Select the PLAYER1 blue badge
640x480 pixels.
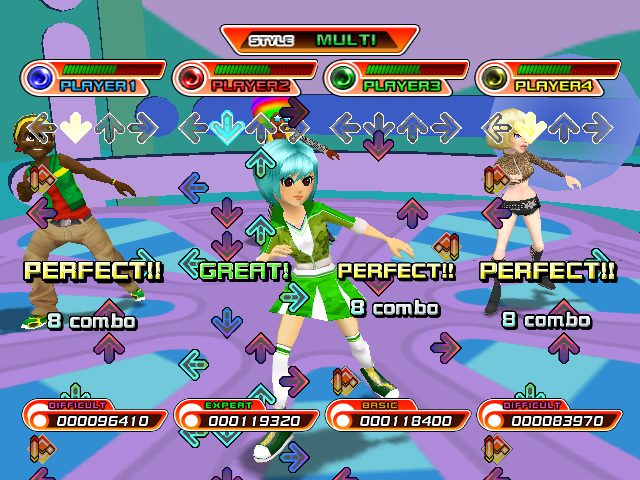pos(40,77)
